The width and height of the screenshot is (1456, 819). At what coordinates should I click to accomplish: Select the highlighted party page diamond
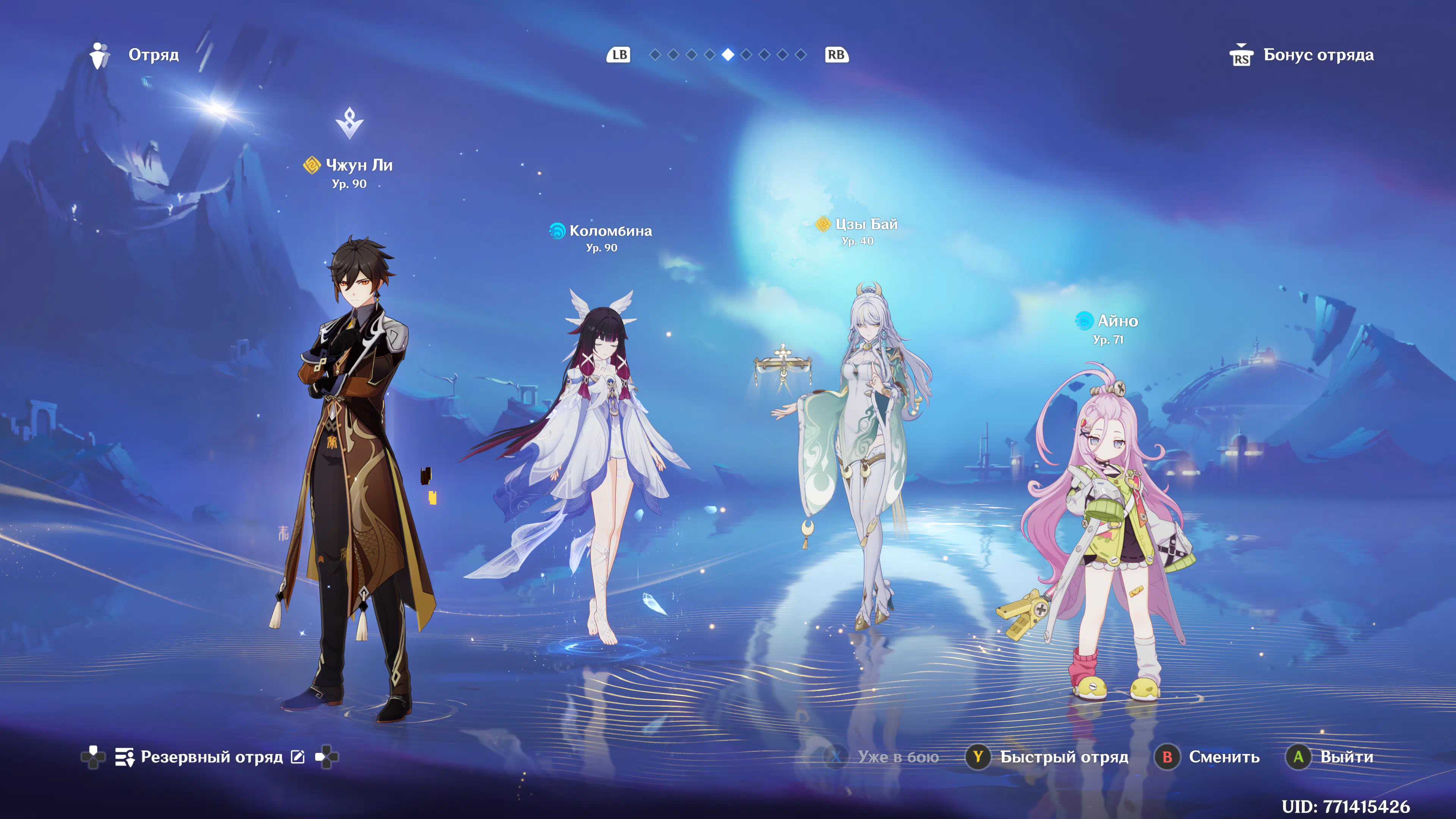(728, 55)
